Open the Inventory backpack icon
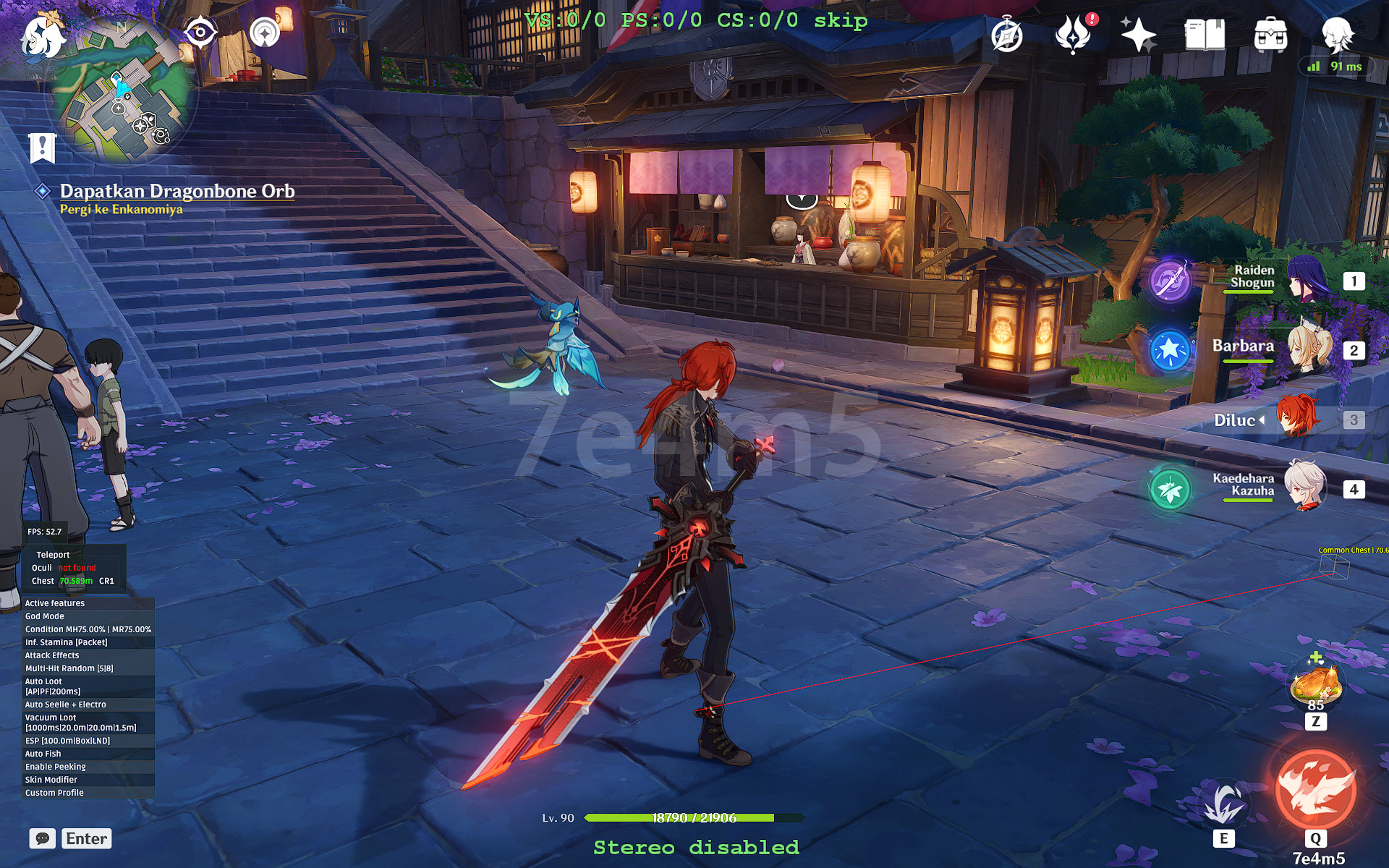The width and height of the screenshot is (1389, 868). 1270,34
